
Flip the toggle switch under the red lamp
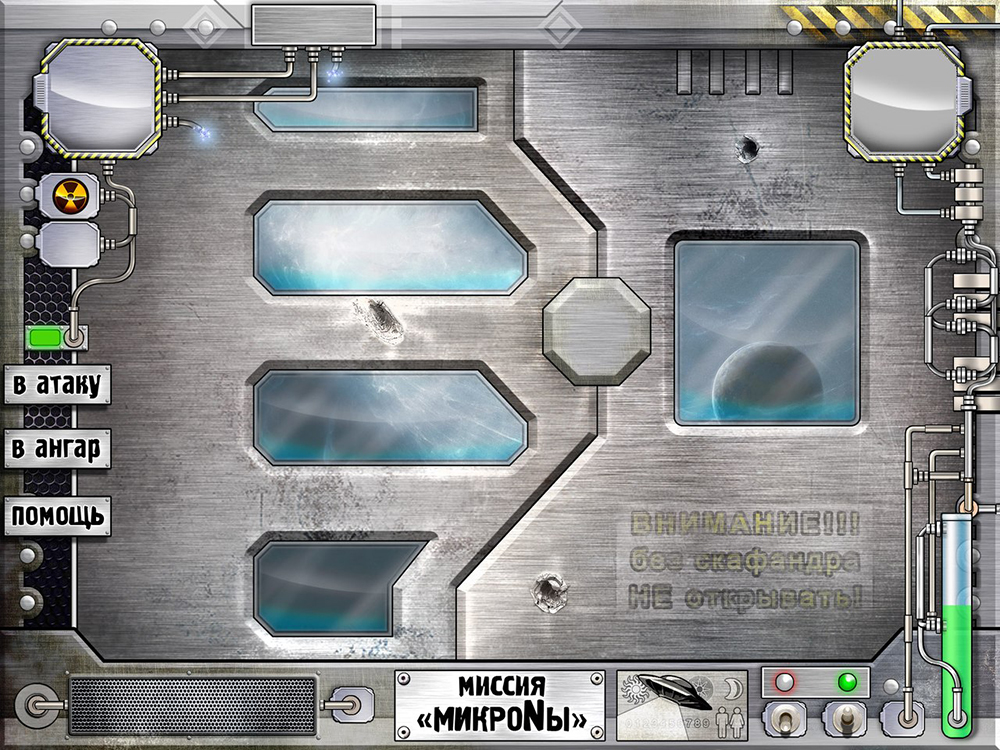(x=784, y=718)
